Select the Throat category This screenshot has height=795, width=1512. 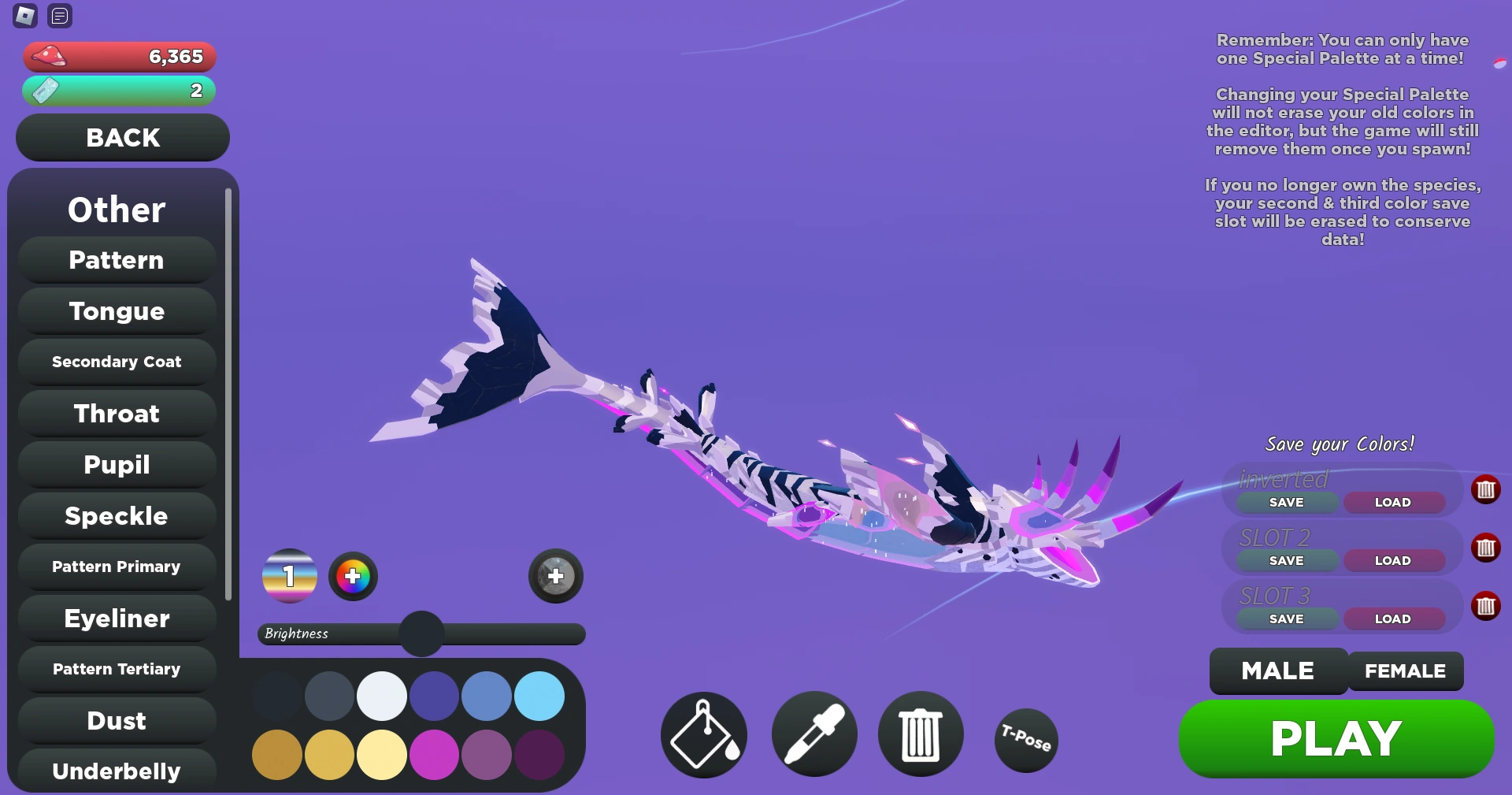(116, 413)
